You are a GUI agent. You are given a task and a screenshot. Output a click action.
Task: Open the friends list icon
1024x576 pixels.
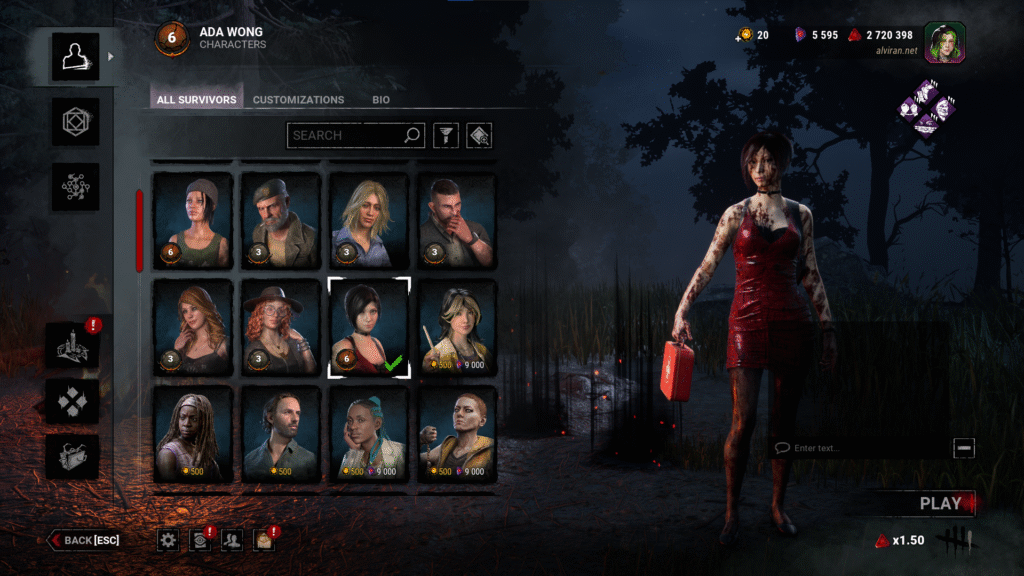(x=232, y=540)
